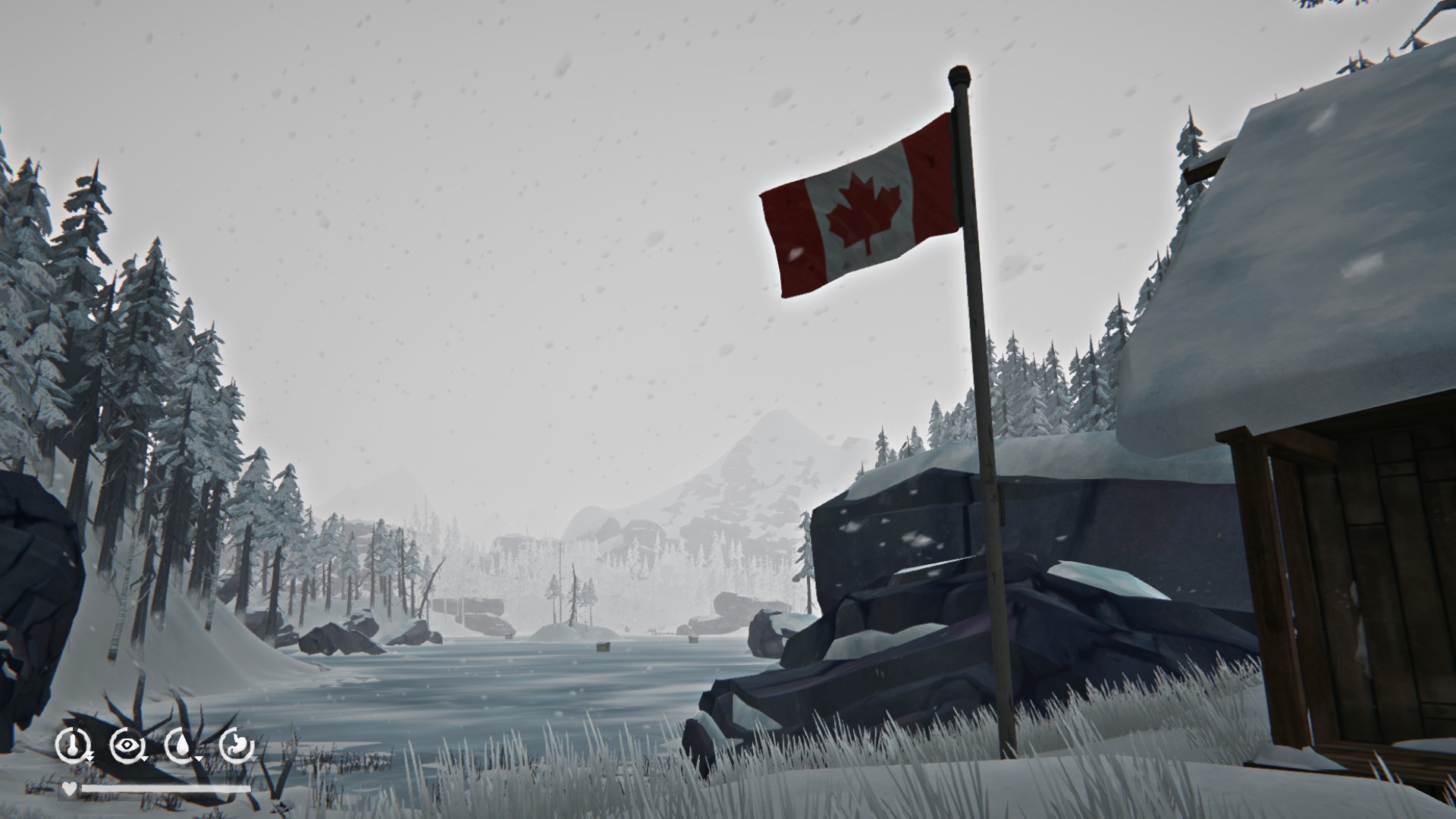Click the downward arrow under the thirst meter
1456x819 pixels.
pyautogui.click(x=199, y=758)
